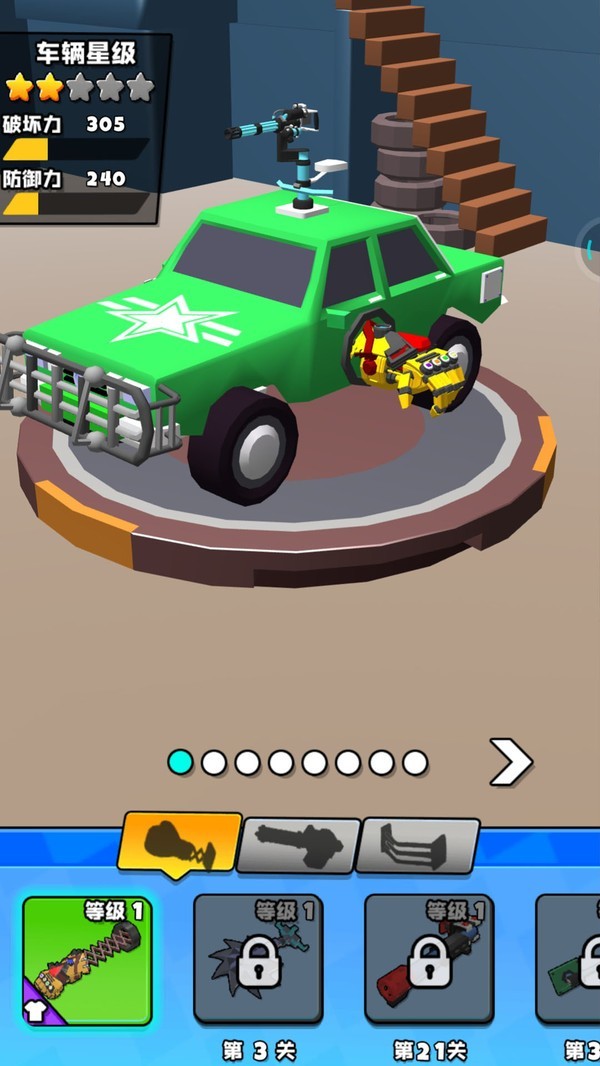Select the locked red weapon for 第21关
The height and width of the screenshot is (1066, 600).
pos(429,960)
